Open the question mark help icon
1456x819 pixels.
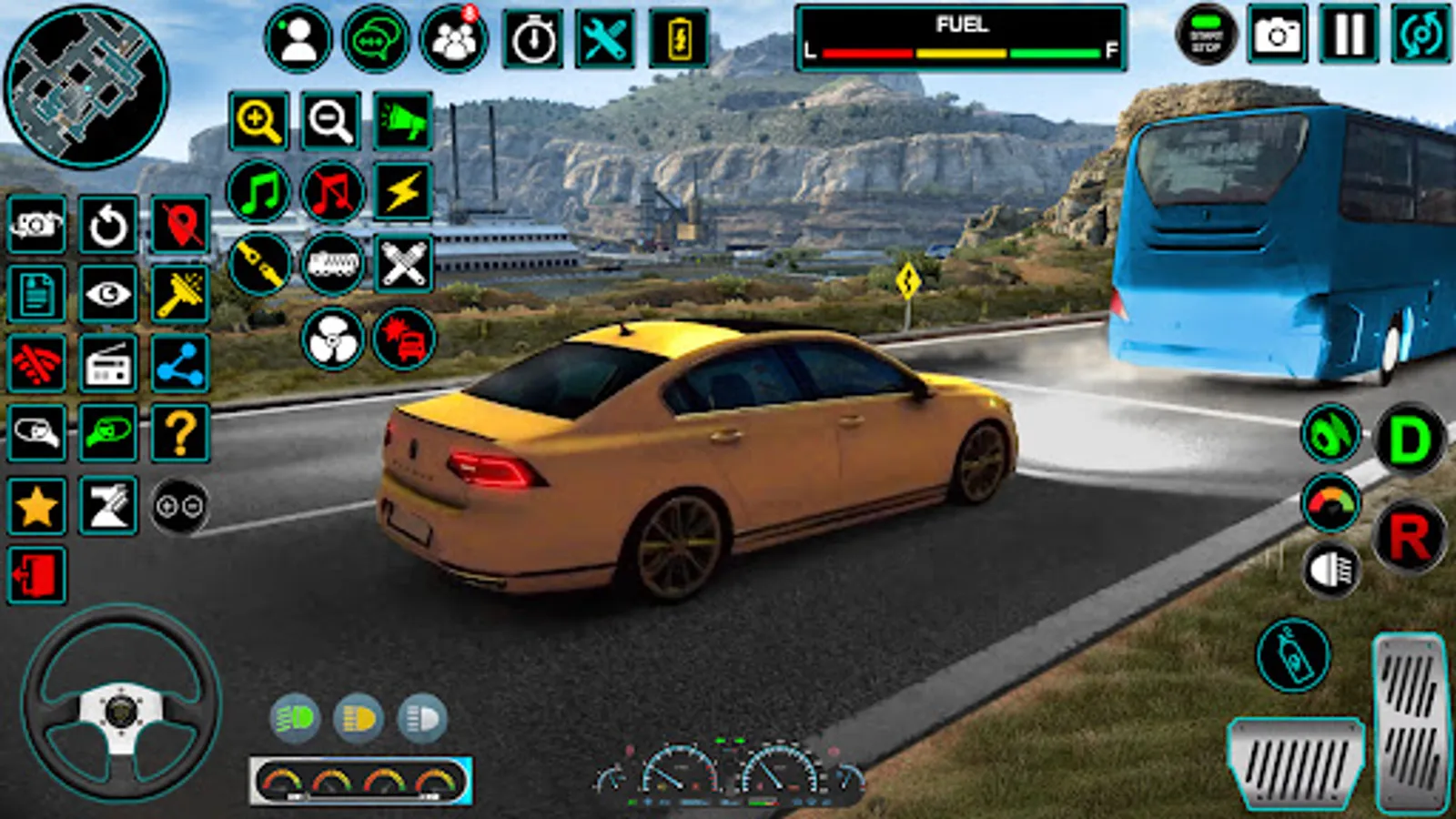point(180,434)
